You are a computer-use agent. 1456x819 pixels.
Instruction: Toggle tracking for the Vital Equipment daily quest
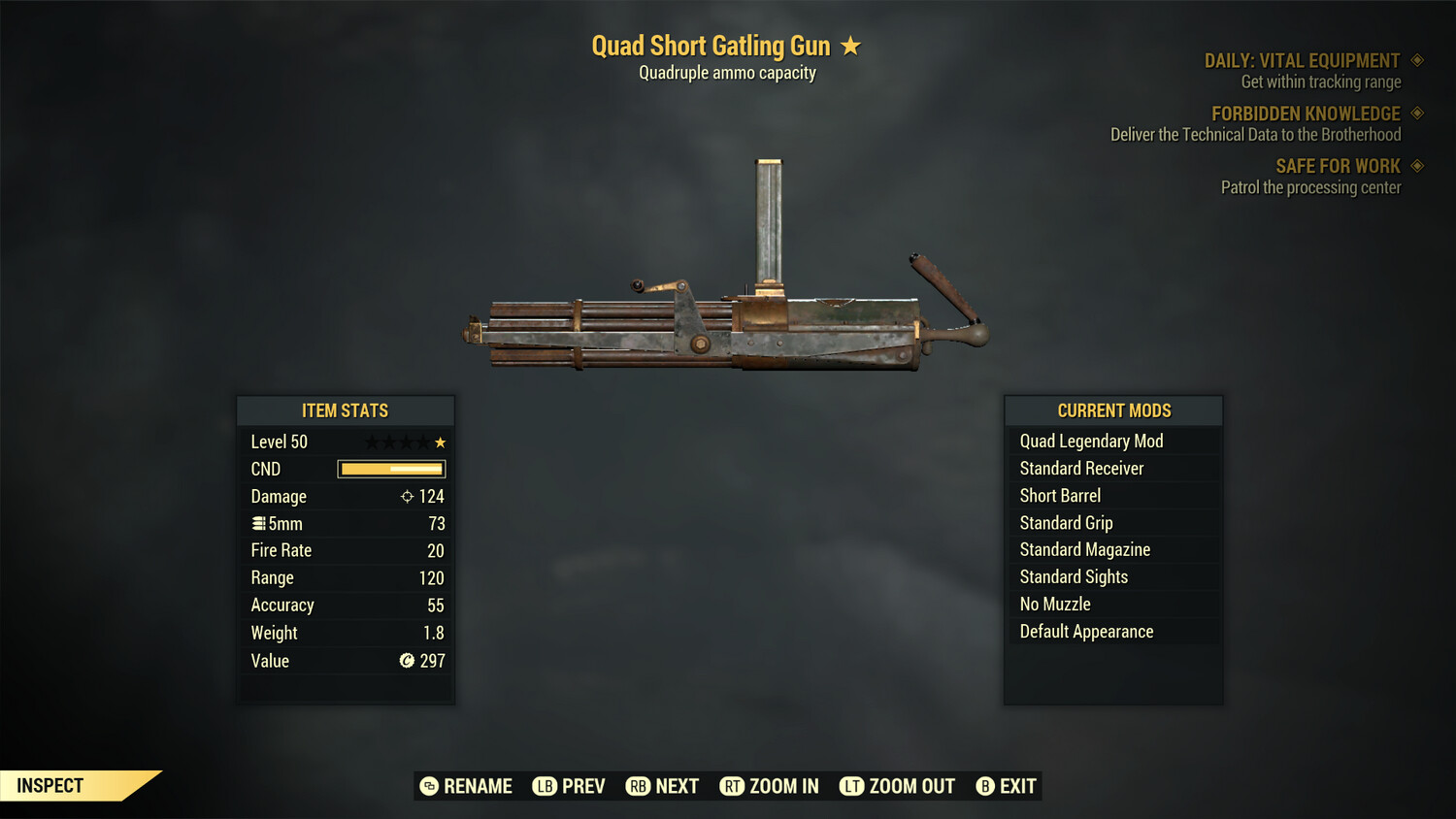click(1419, 59)
